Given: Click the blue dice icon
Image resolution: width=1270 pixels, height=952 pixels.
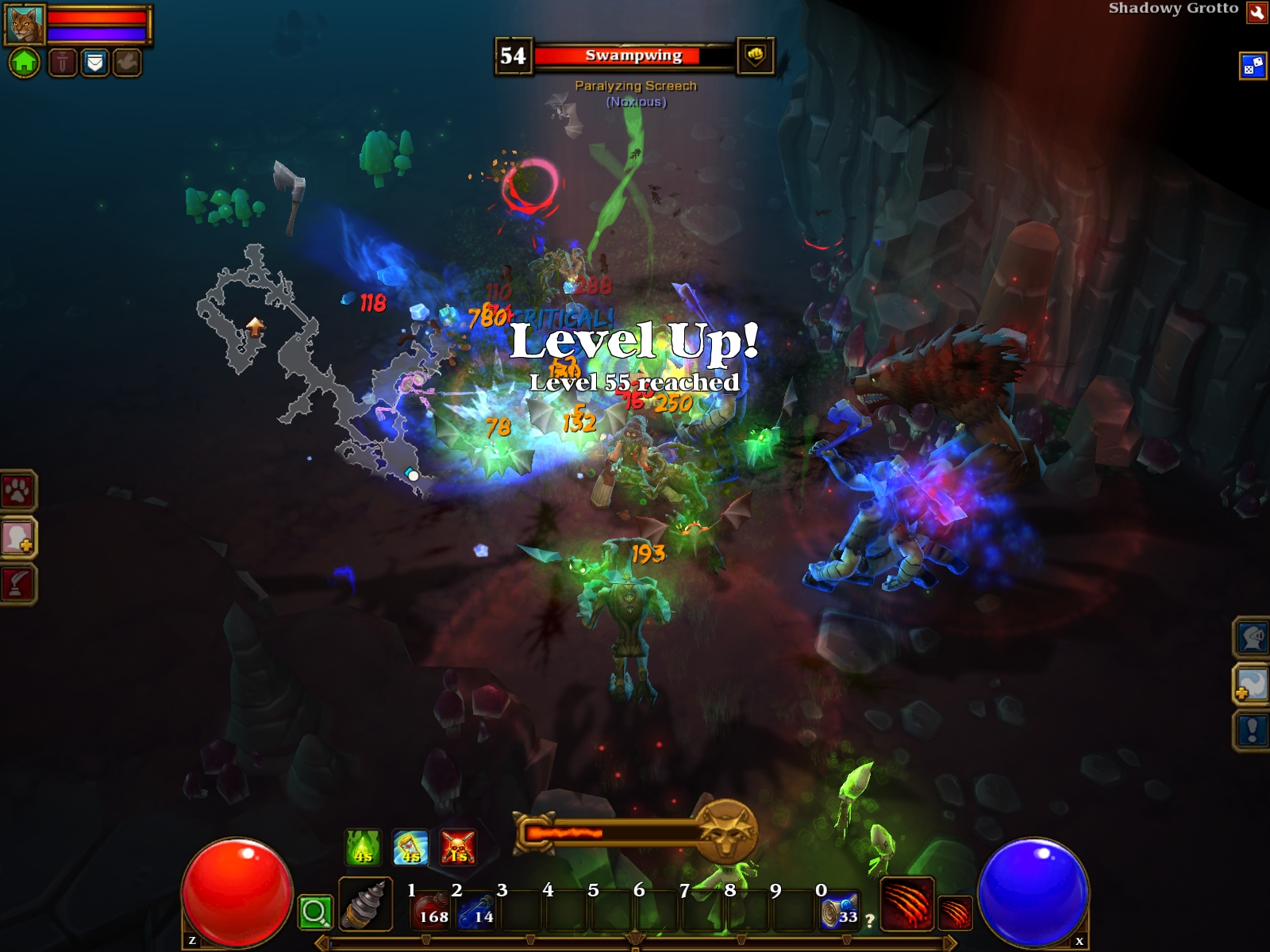Looking at the screenshot, I should 1253,66.
